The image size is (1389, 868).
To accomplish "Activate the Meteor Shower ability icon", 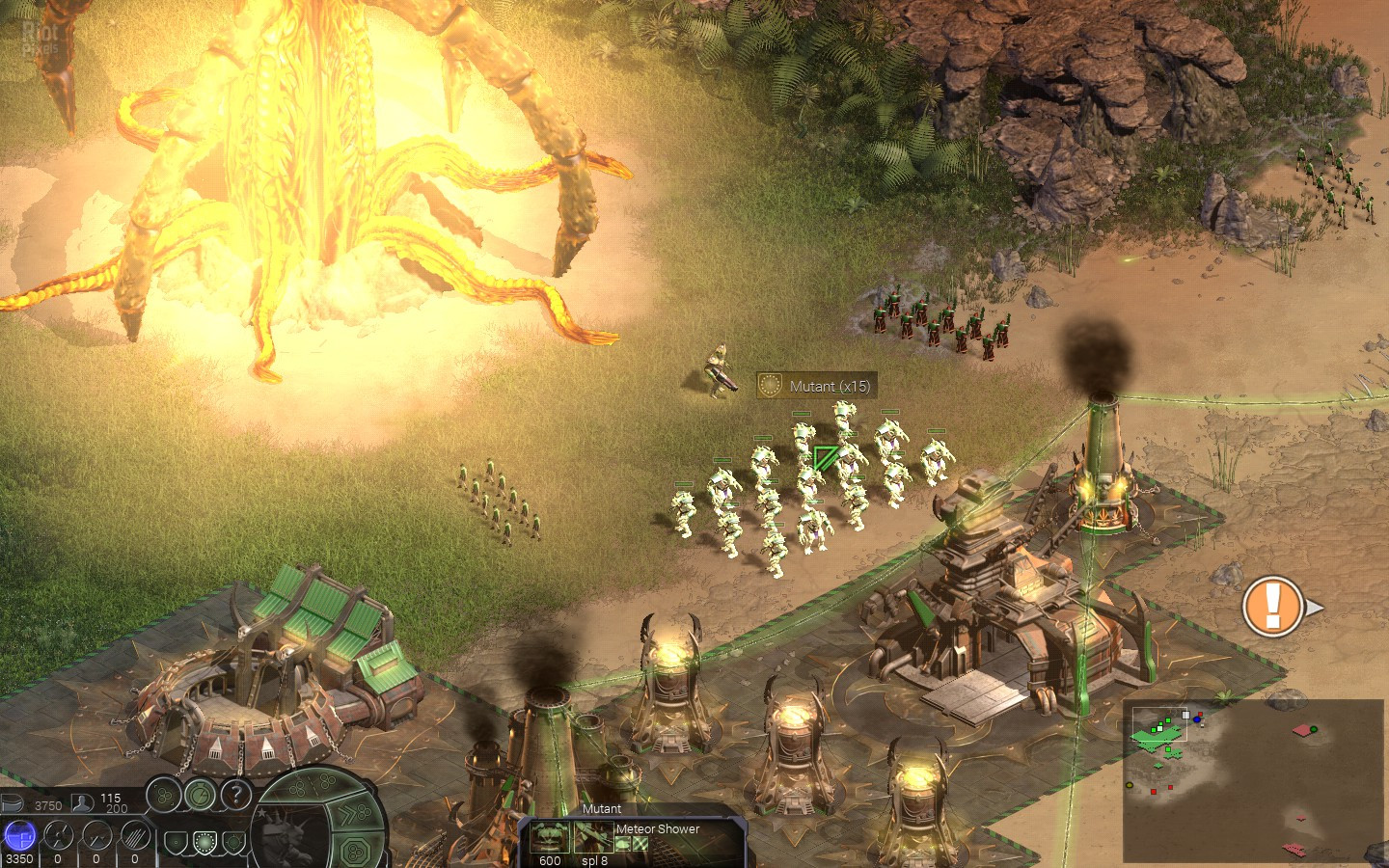I will [594, 835].
